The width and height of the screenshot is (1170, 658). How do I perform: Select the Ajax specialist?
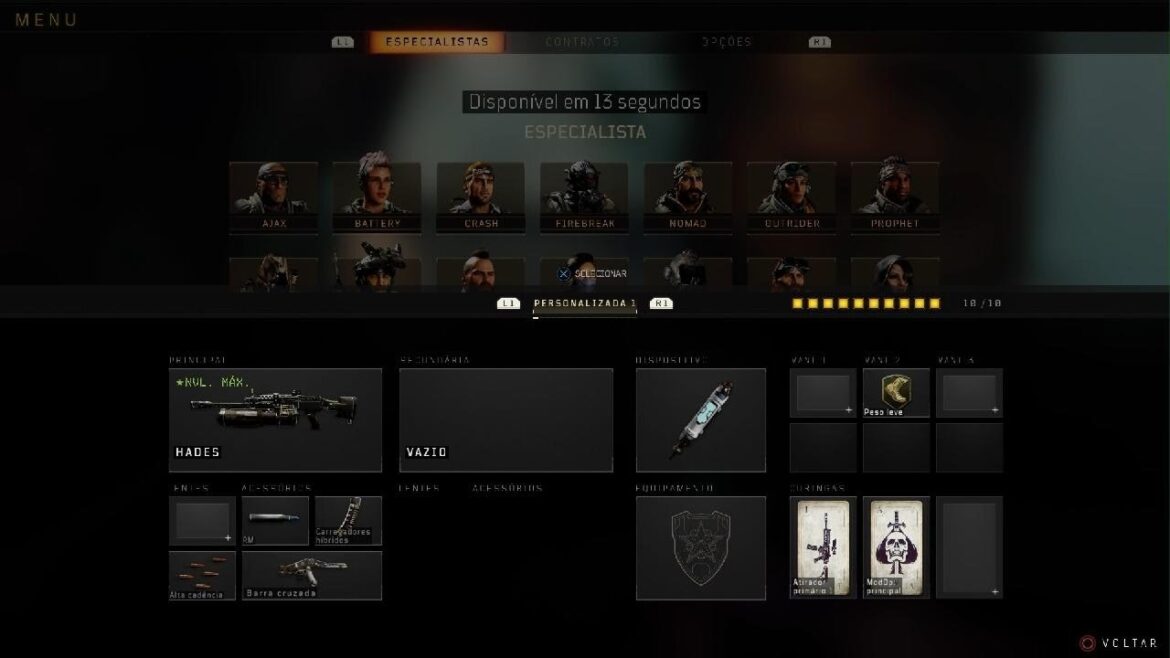tap(274, 196)
